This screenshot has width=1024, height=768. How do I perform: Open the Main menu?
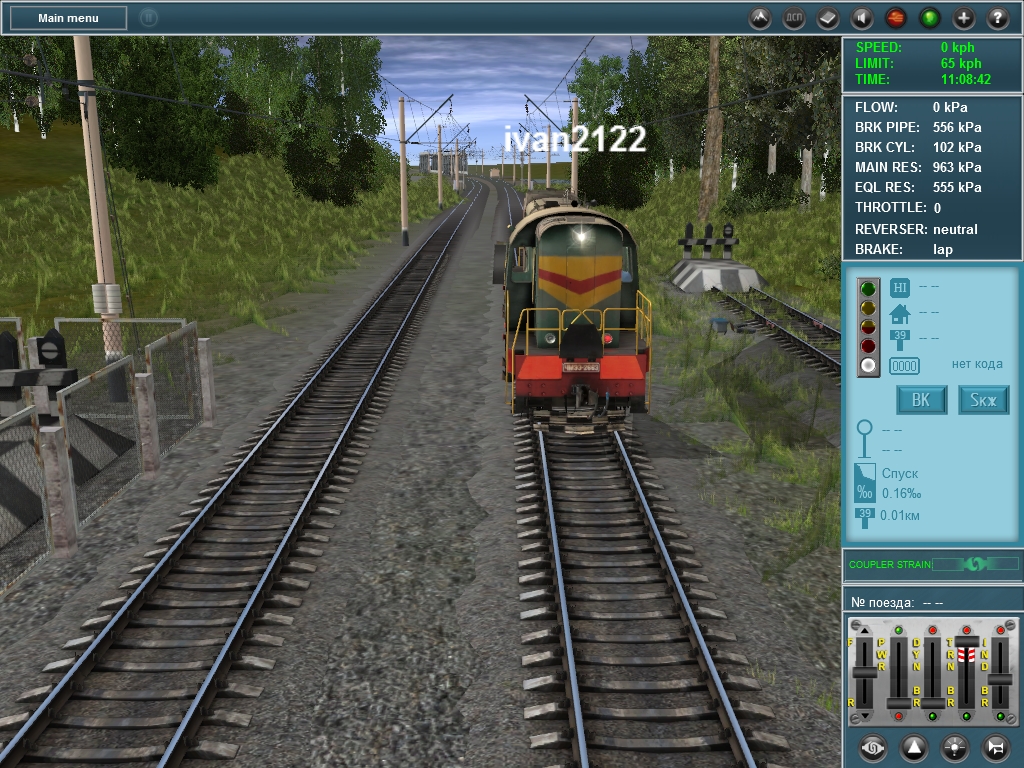(x=68, y=18)
